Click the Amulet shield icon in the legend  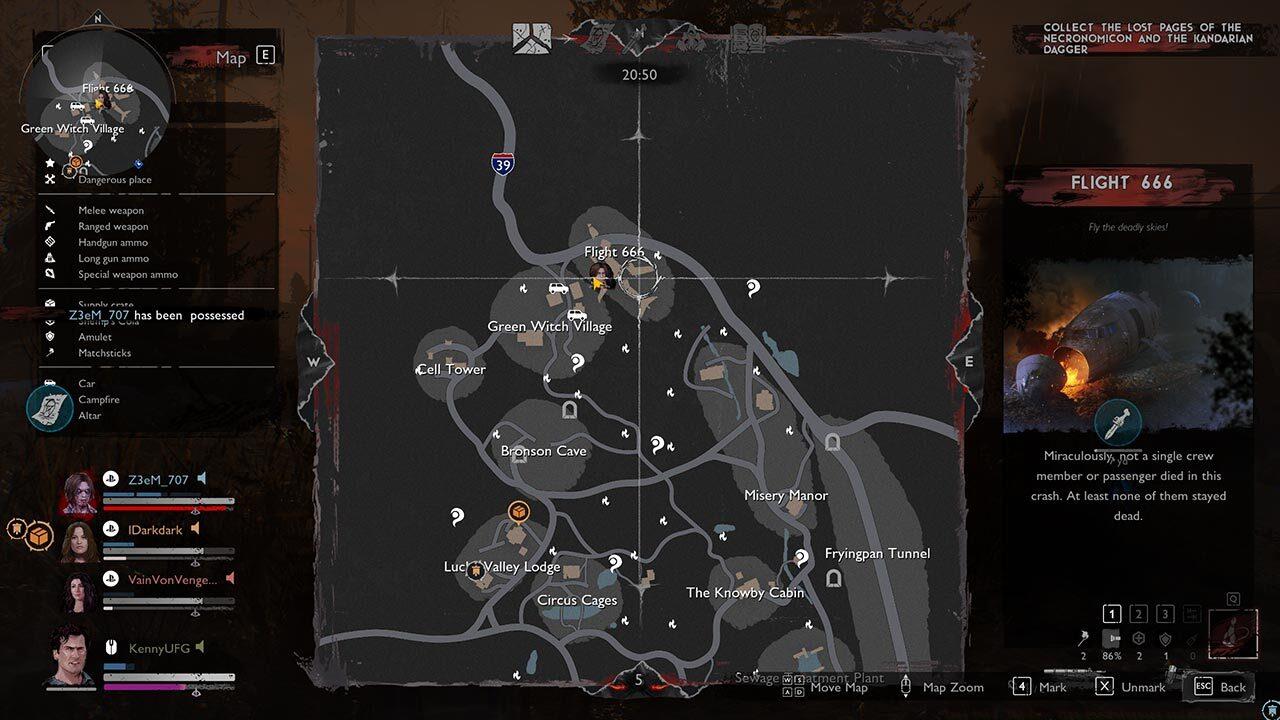pyautogui.click(x=48, y=337)
